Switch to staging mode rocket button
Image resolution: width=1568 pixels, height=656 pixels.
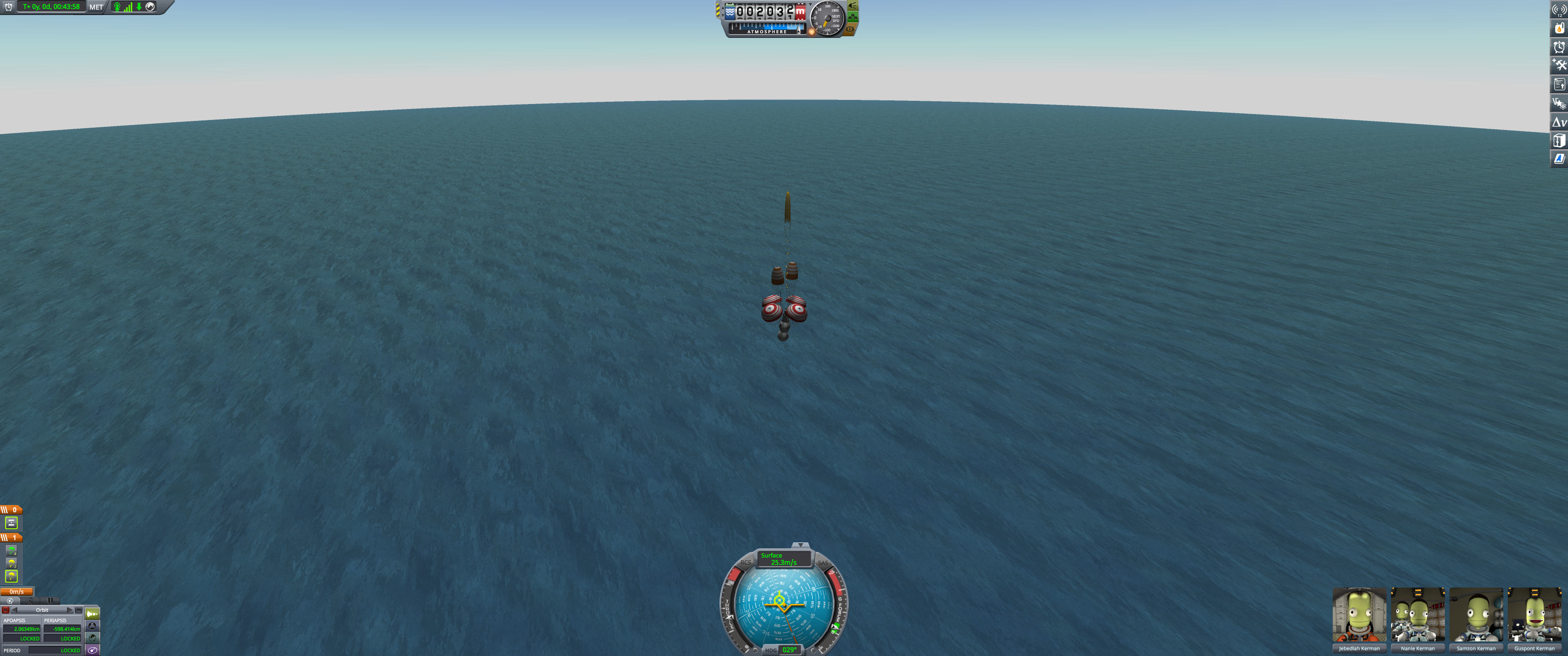pyautogui.click(x=92, y=614)
